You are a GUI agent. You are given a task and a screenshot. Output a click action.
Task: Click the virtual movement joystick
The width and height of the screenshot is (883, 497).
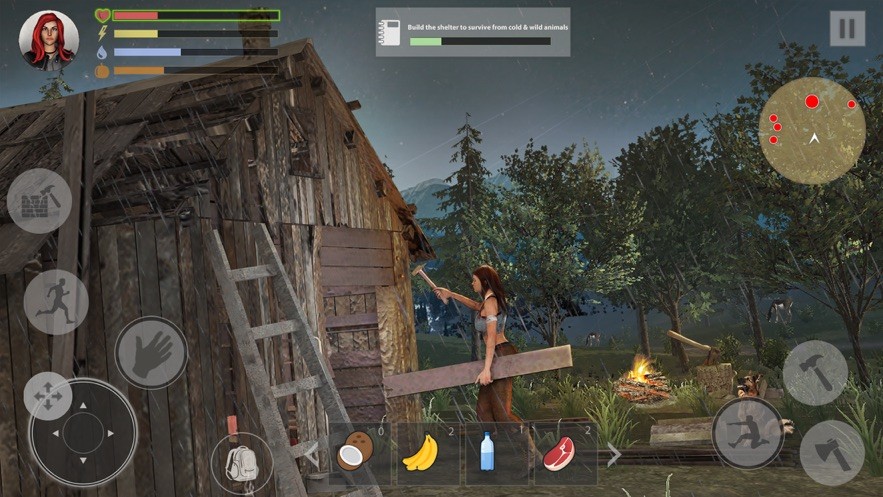click(x=83, y=433)
